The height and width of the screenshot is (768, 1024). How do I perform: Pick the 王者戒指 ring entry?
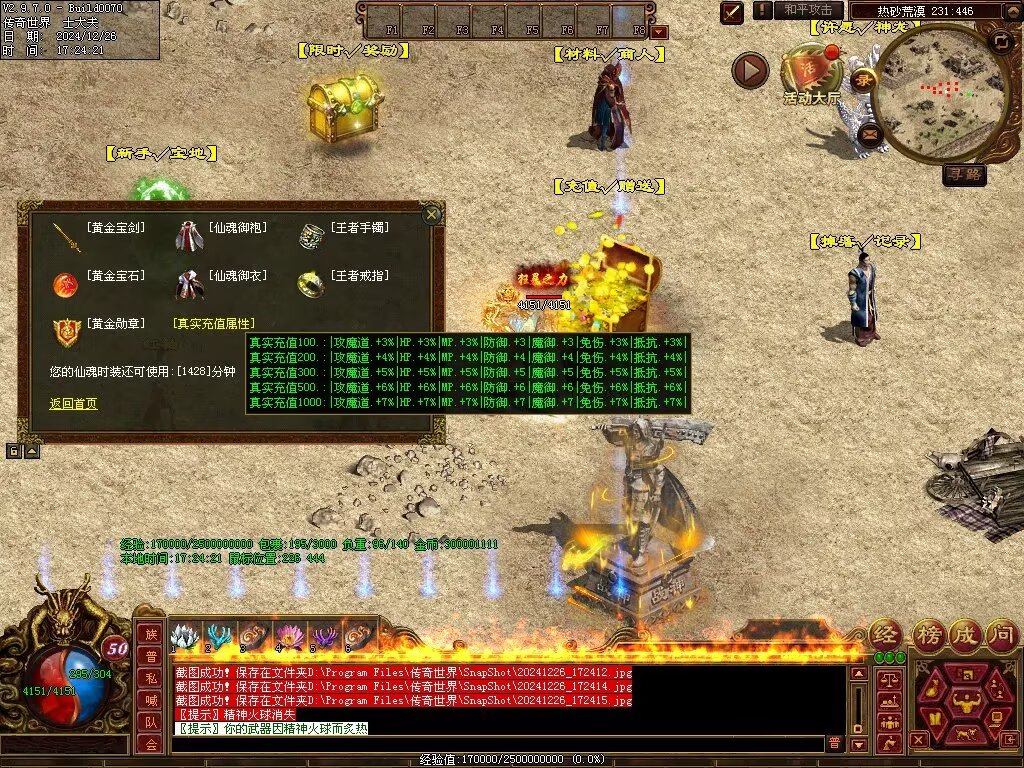tap(360, 276)
